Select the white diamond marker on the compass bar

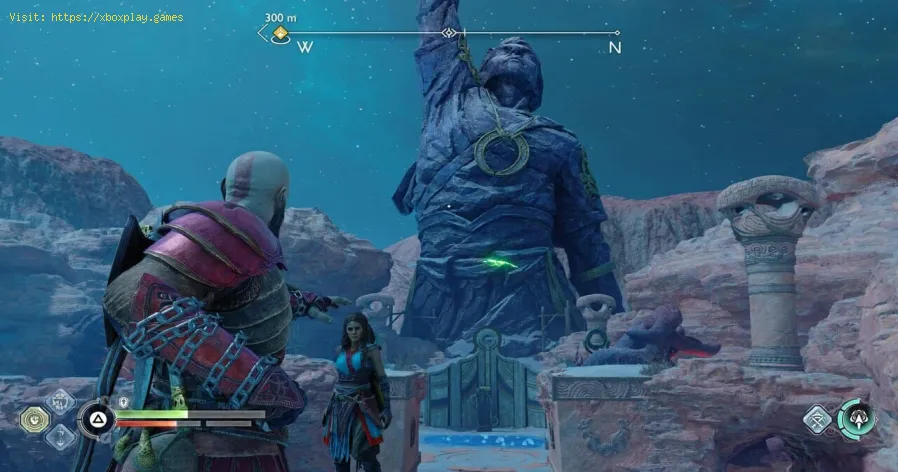click(450, 33)
